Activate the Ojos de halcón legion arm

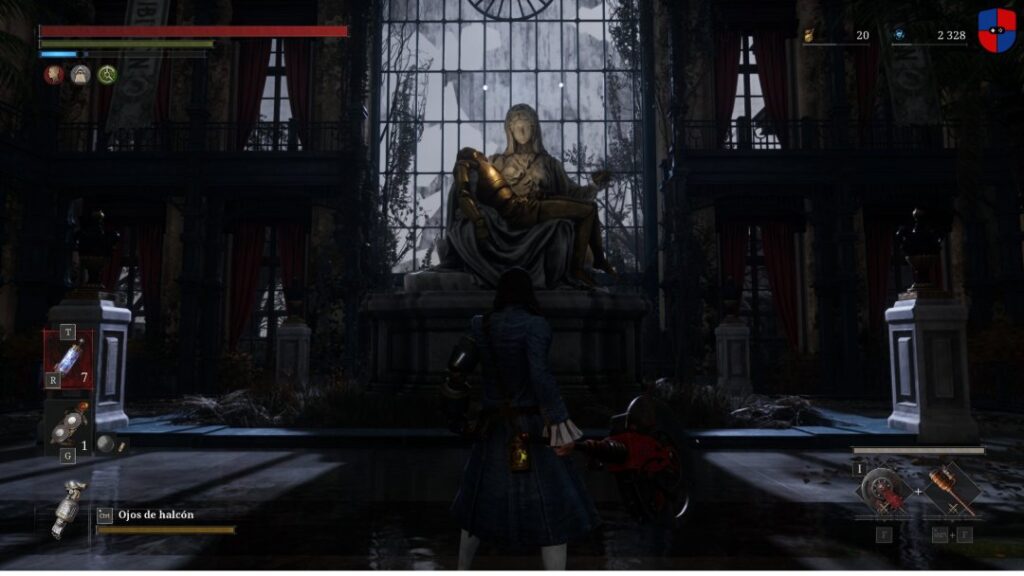point(69,506)
